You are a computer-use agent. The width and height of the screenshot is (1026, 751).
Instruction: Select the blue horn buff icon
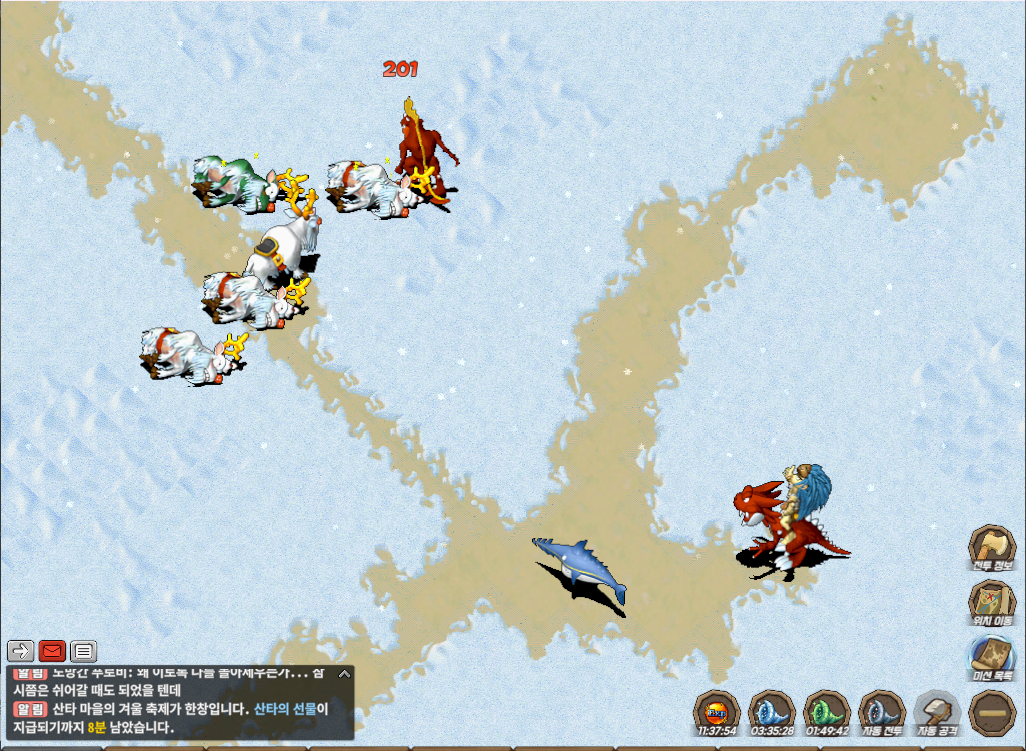(x=771, y=711)
